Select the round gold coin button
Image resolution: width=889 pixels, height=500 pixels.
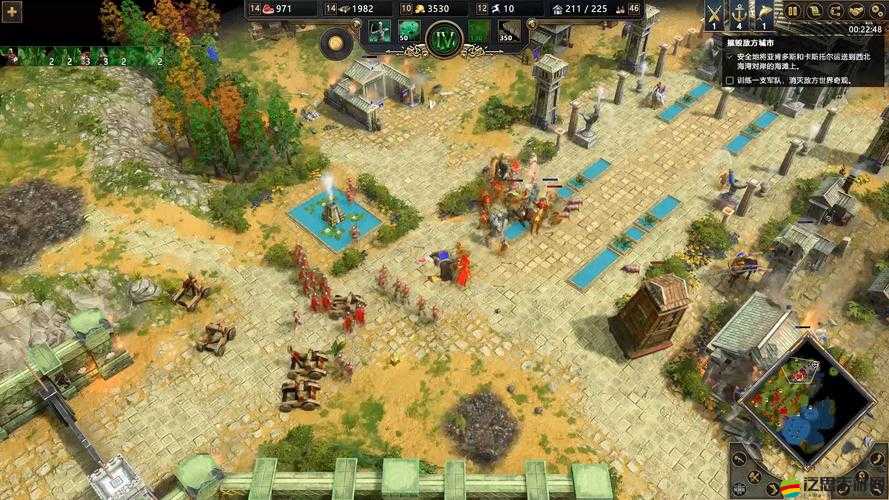(334, 42)
